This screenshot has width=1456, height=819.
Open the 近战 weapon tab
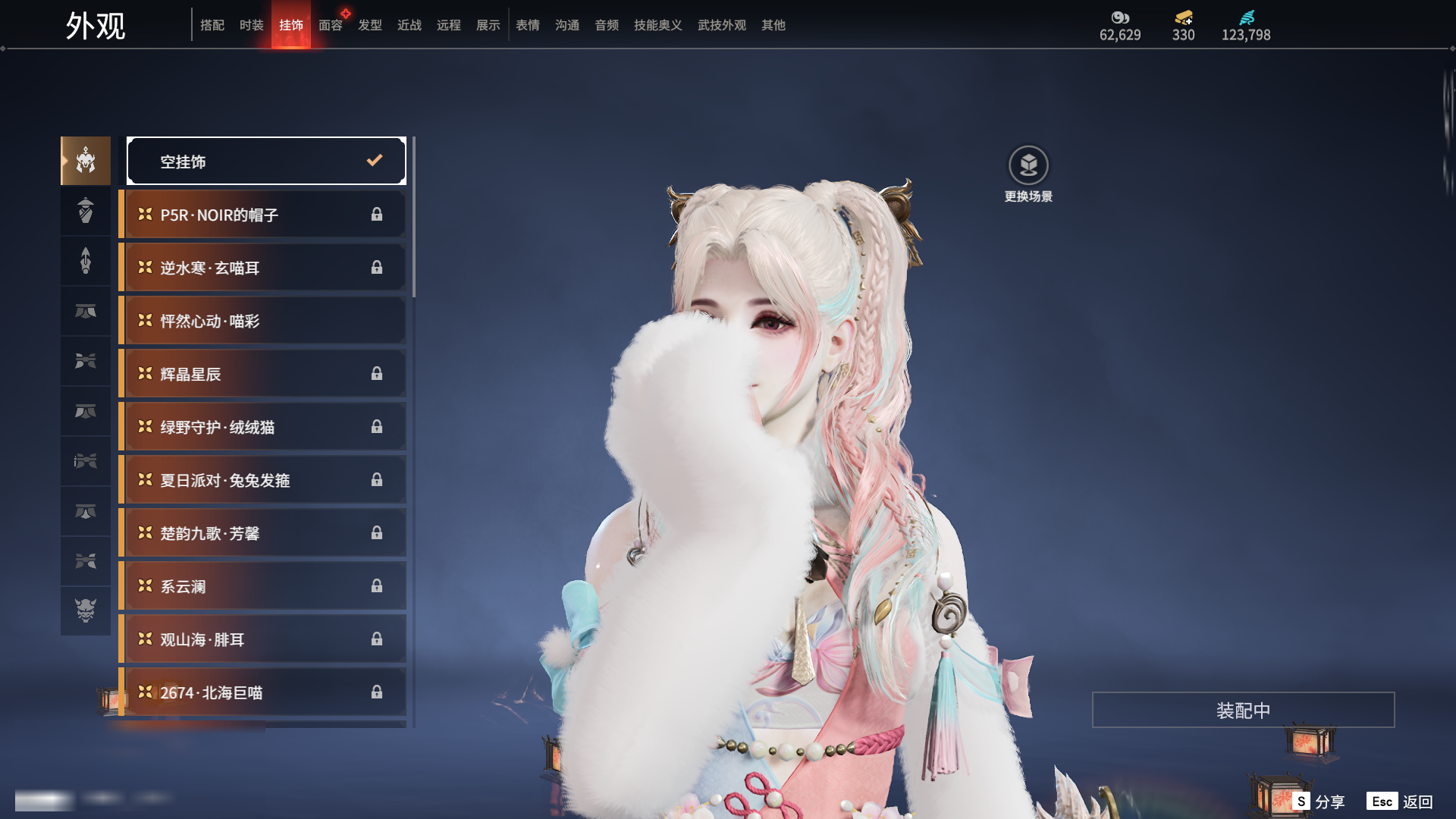pyautogui.click(x=409, y=25)
